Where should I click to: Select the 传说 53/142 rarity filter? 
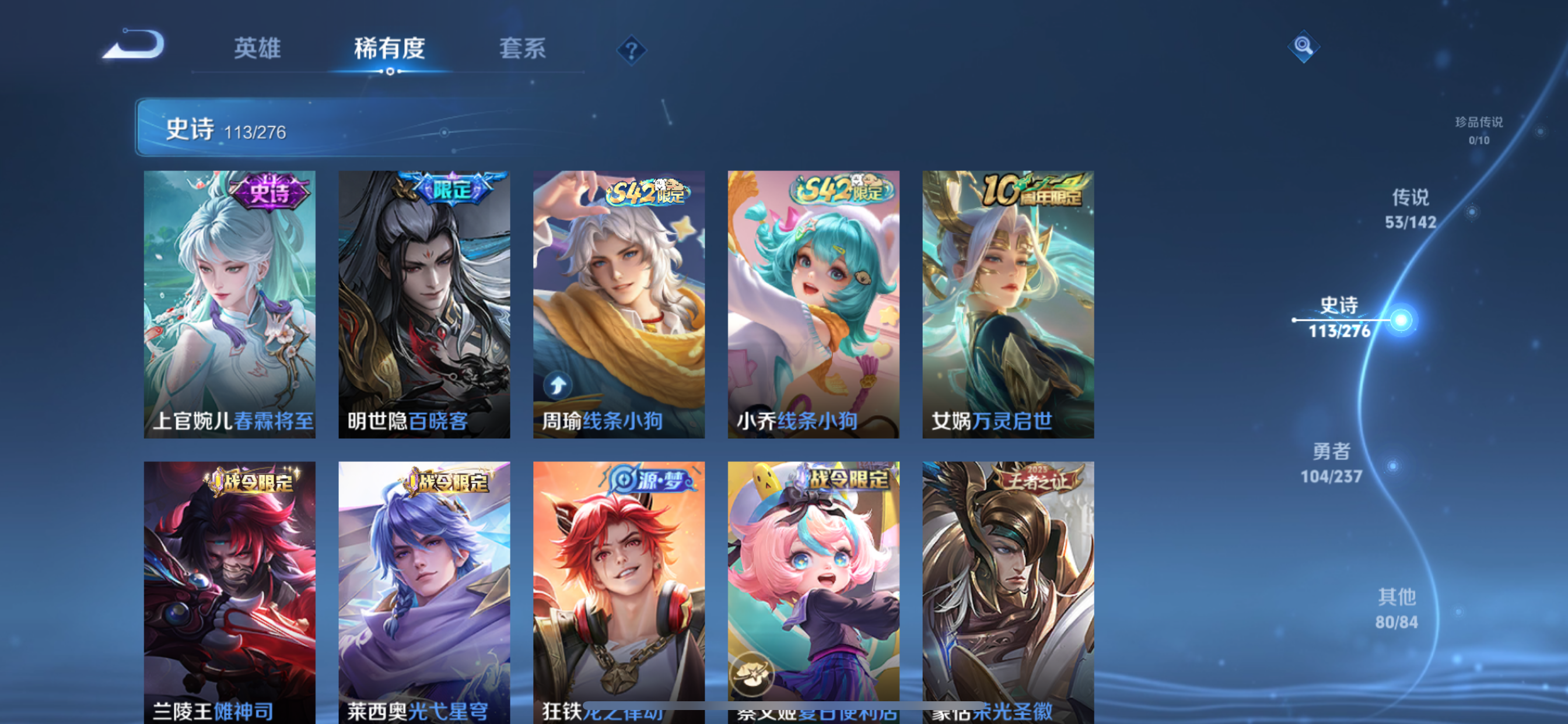point(1411,209)
